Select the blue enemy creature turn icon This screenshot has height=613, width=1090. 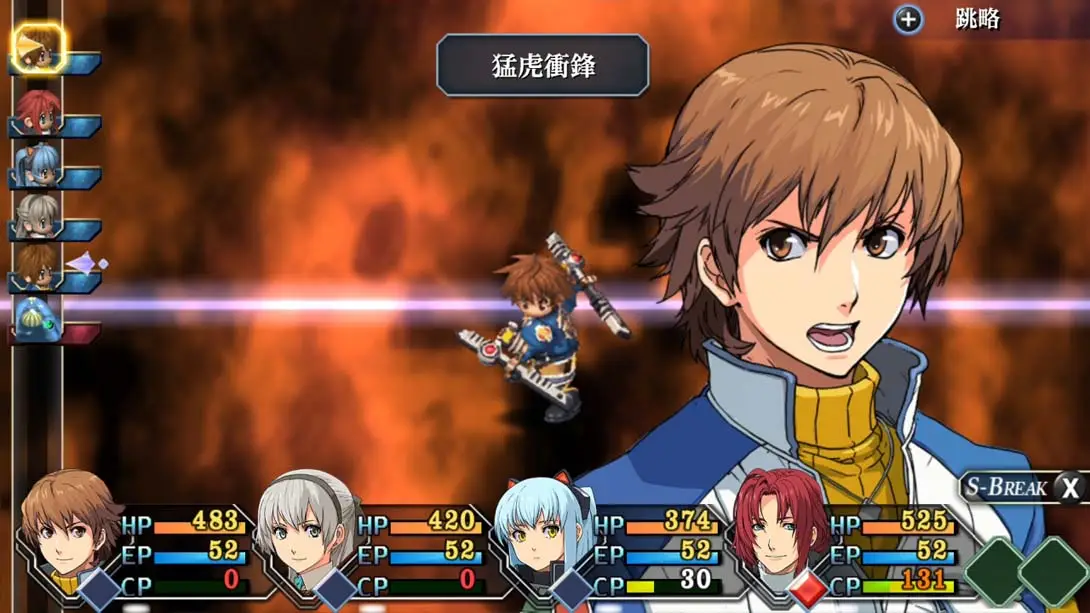38,320
